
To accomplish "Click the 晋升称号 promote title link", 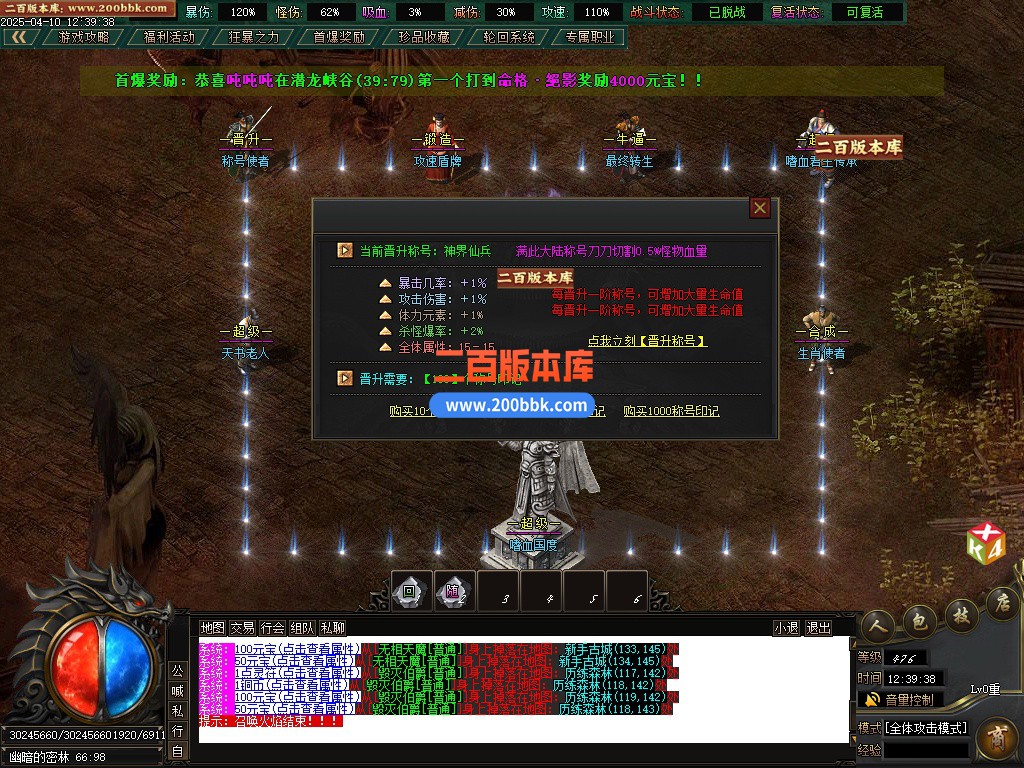I will 647,341.
